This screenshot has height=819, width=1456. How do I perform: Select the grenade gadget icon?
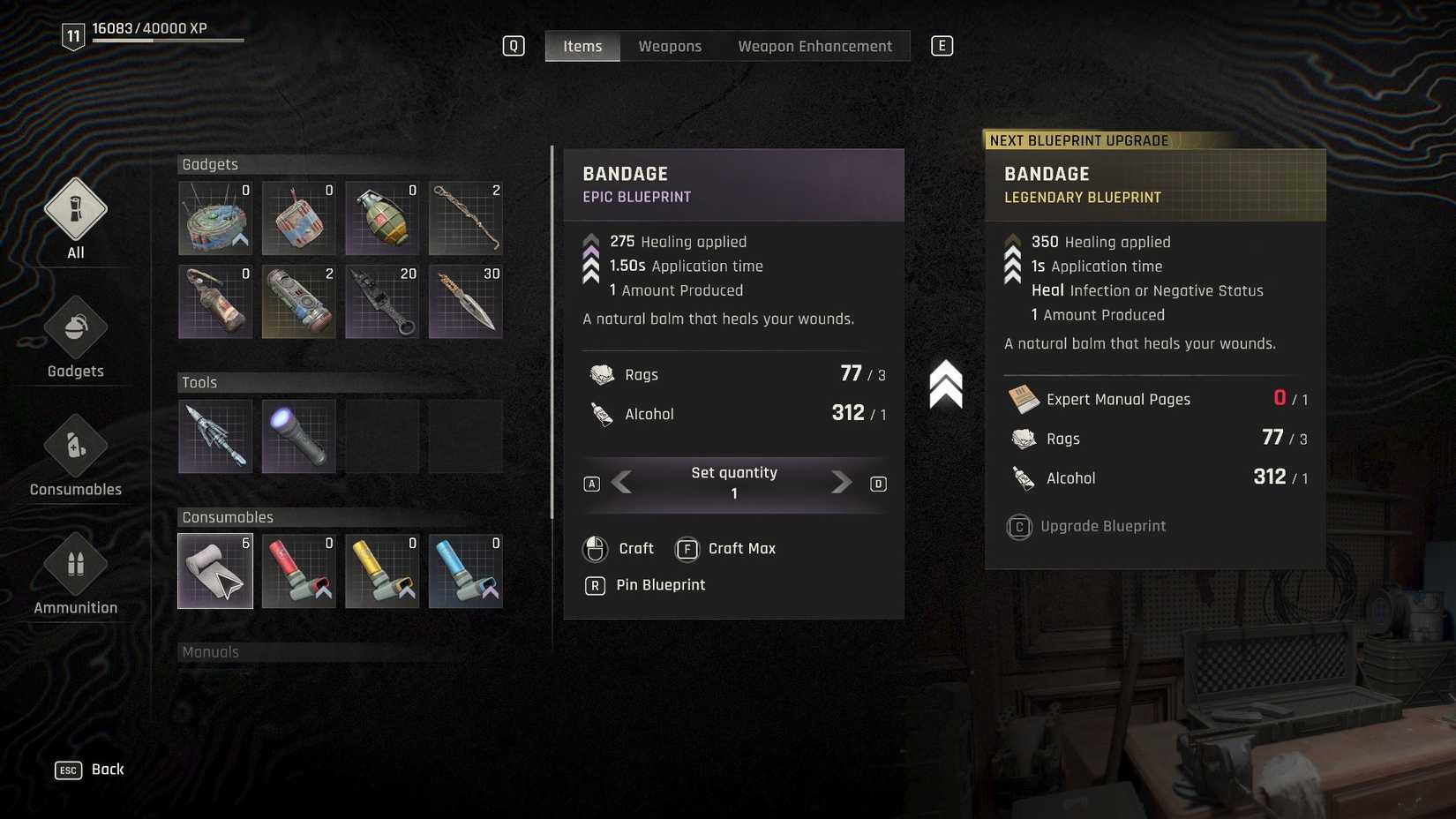[381, 219]
